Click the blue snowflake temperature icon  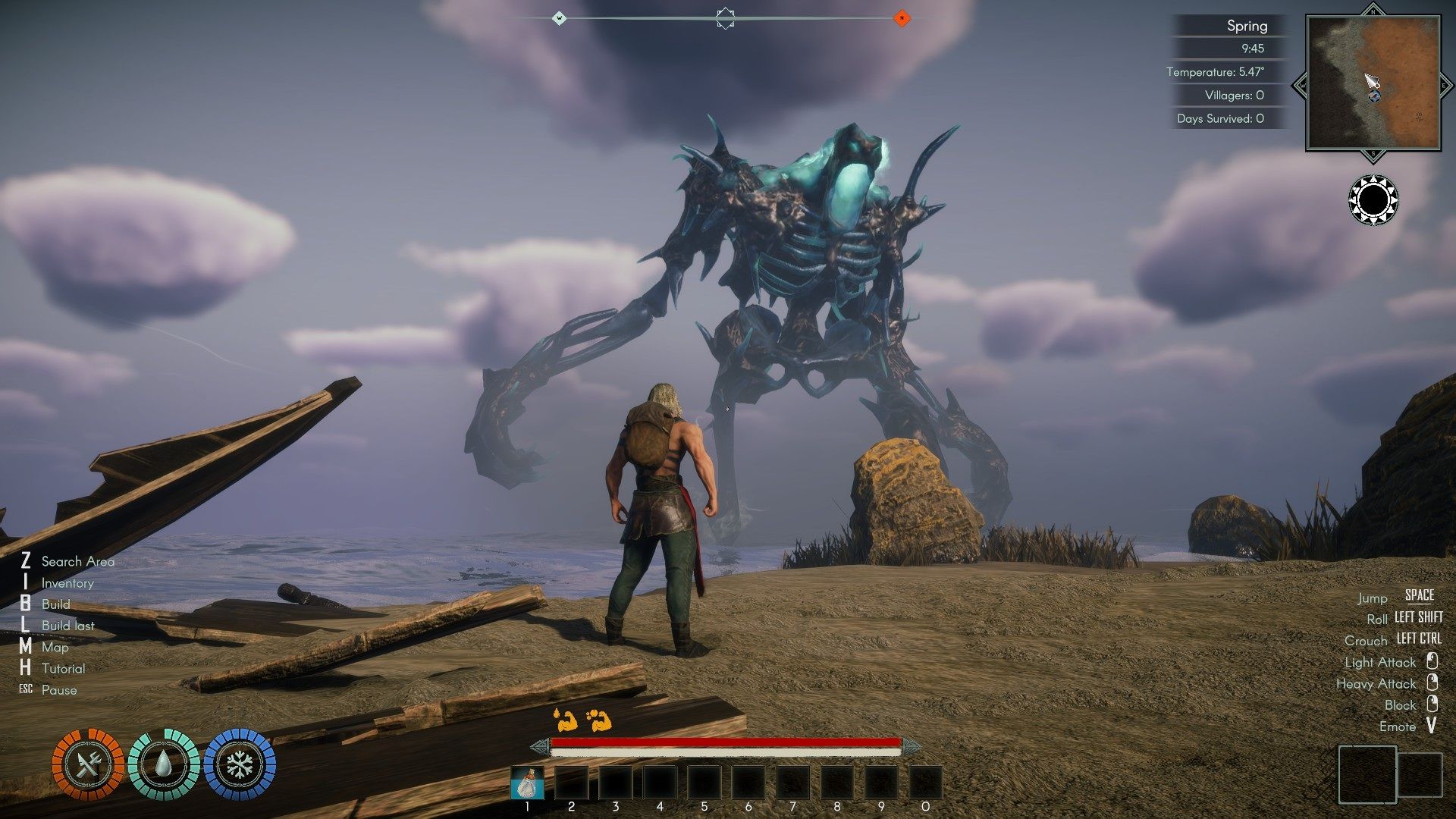click(240, 764)
